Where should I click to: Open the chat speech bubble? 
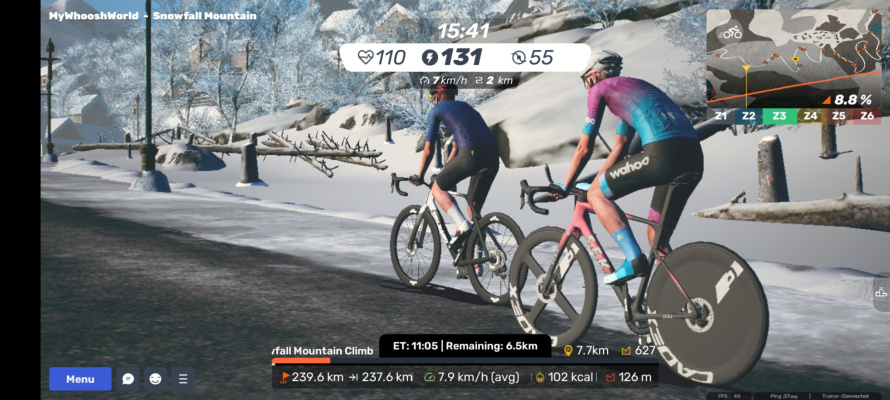coord(128,379)
